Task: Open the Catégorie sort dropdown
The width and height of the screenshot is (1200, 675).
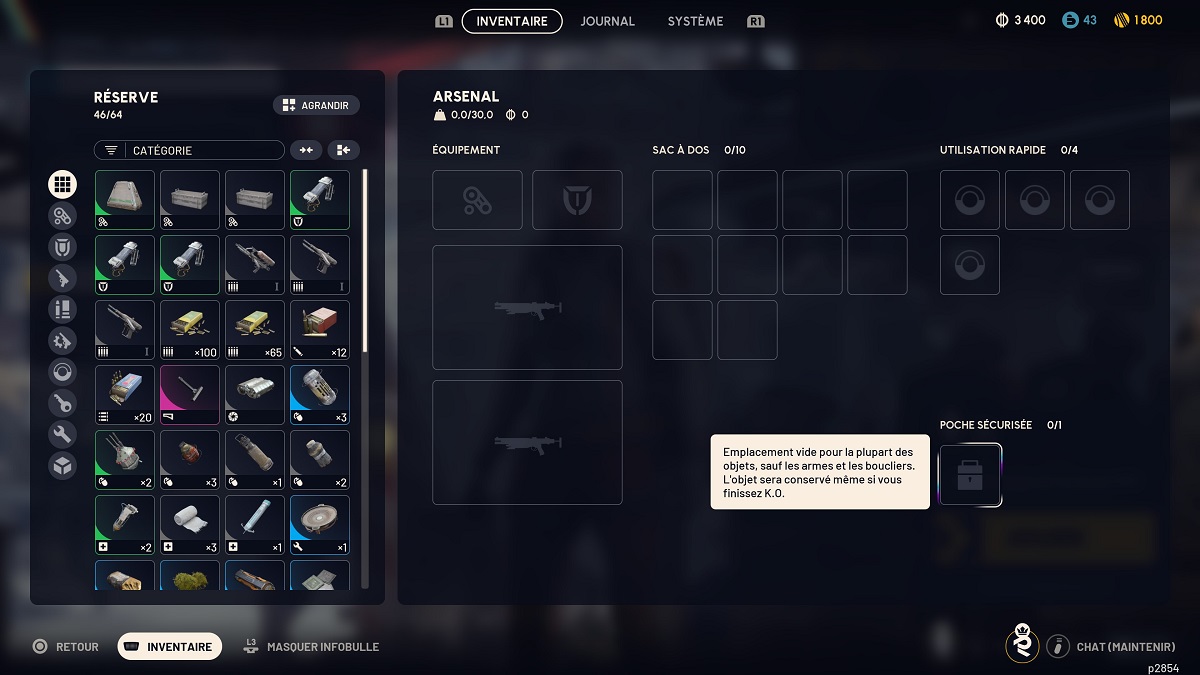Action: tap(189, 150)
